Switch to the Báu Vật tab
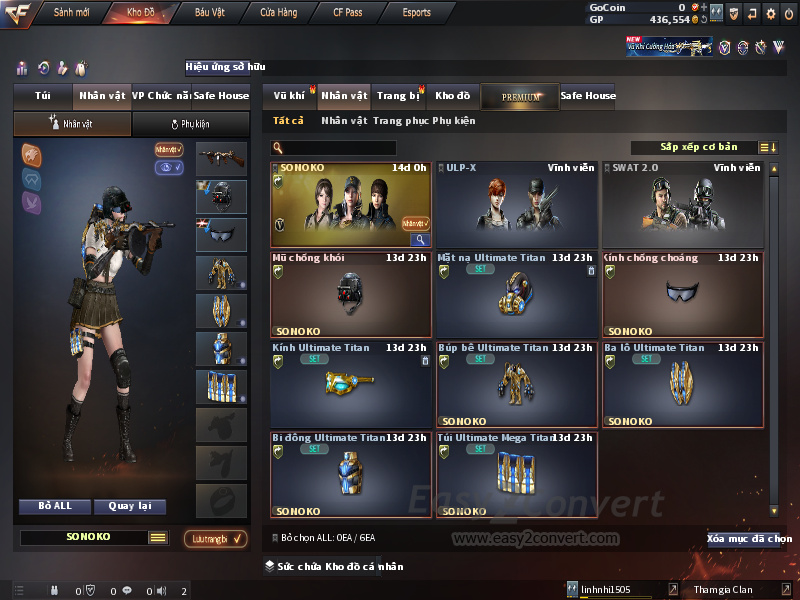Image resolution: width=800 pixels, height=600 pixels. pyautogui.click(x=209, y=13)
